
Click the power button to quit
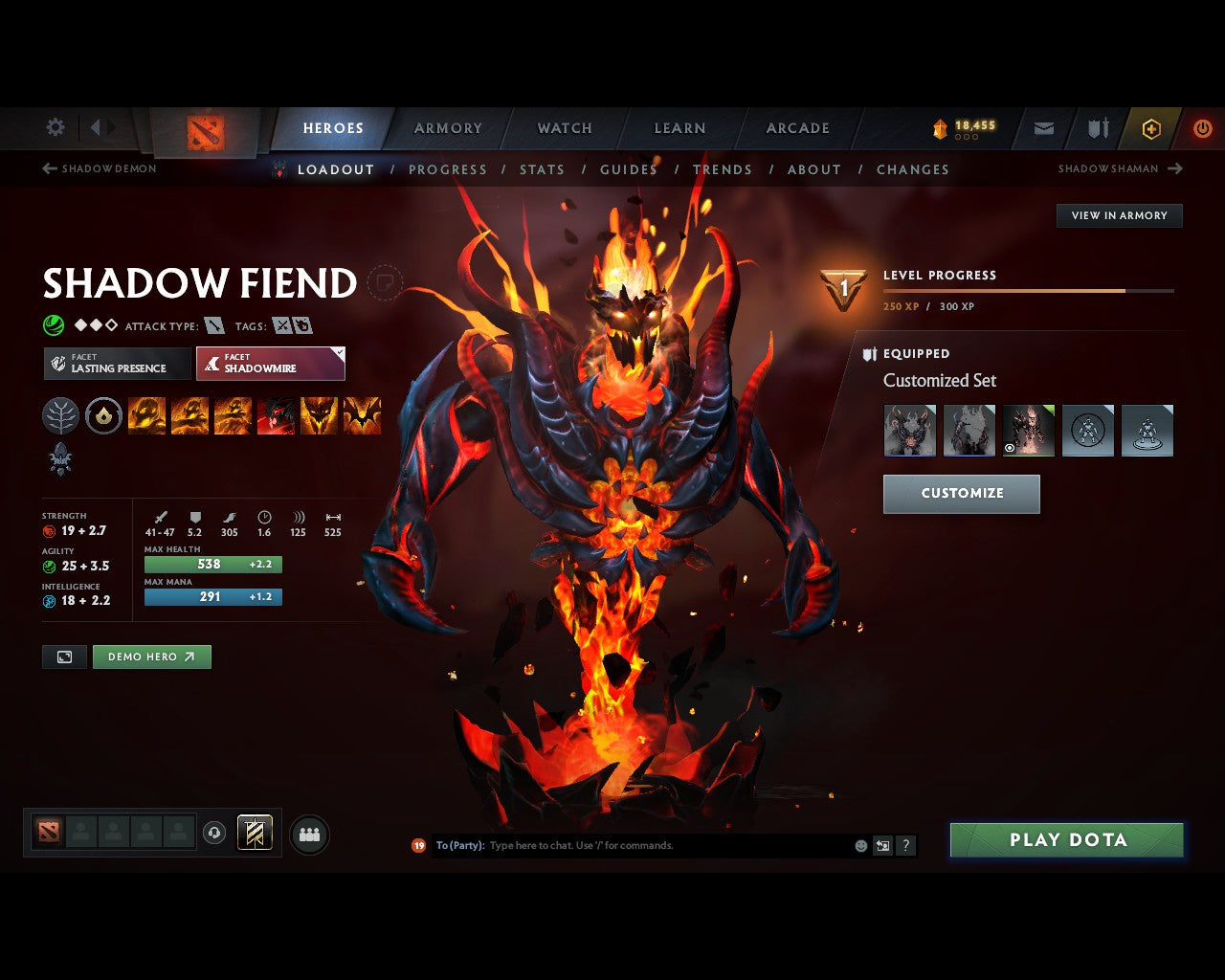click(1203, 128)
